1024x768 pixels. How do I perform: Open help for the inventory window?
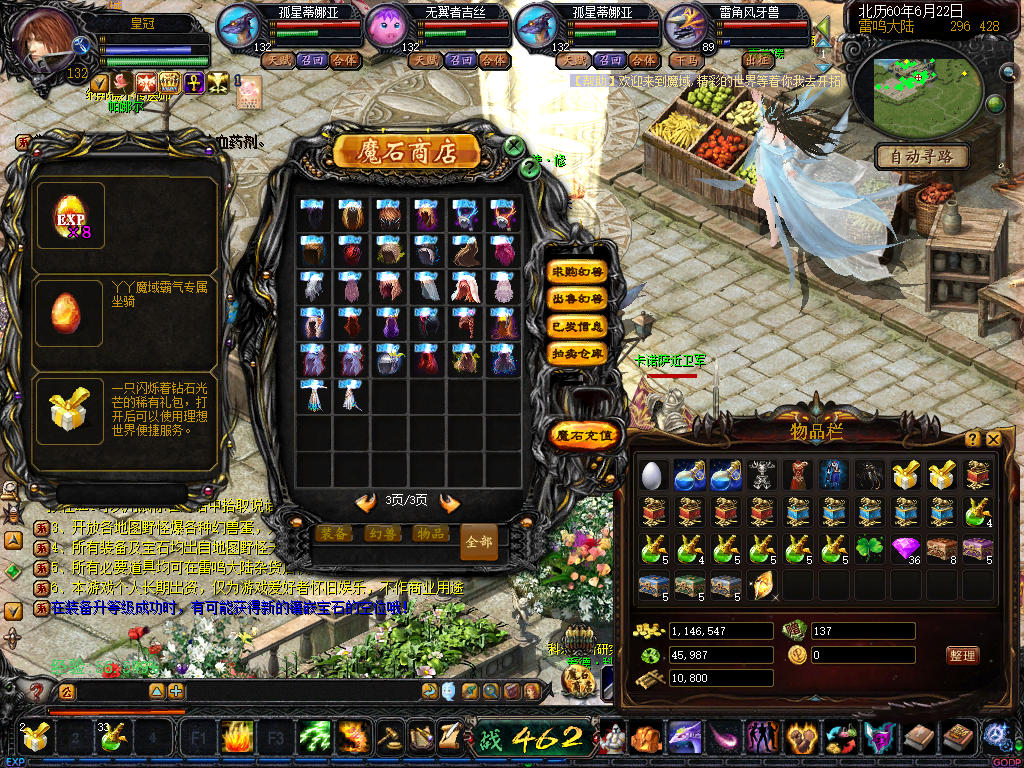(972, 439)
